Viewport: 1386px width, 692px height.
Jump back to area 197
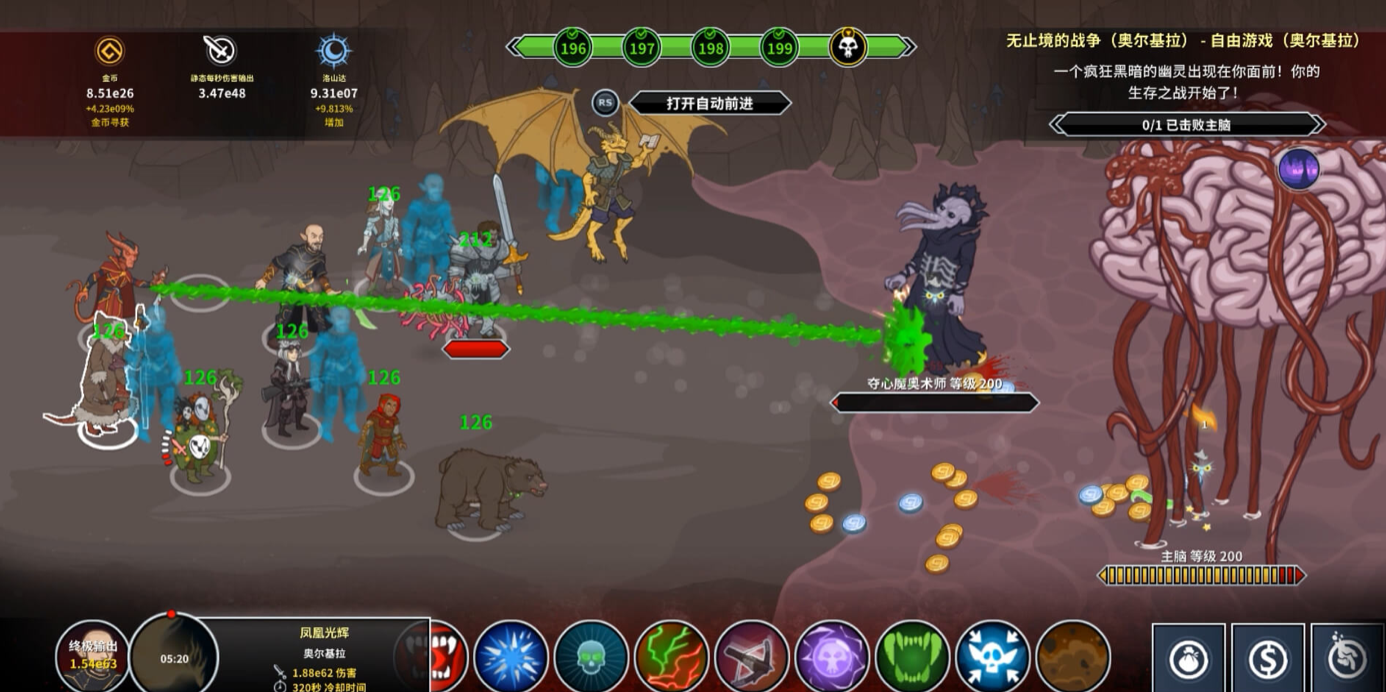pyautogui.click(x=642, y=47)
